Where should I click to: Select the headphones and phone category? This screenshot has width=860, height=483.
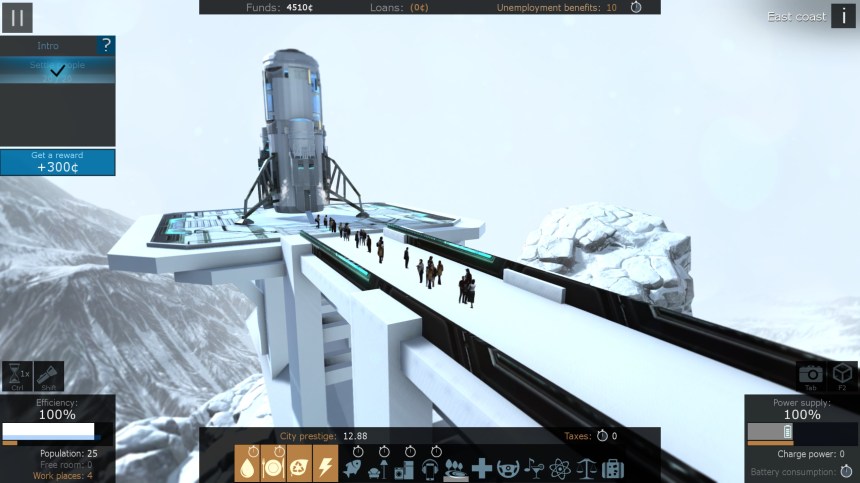coord(430,468)
